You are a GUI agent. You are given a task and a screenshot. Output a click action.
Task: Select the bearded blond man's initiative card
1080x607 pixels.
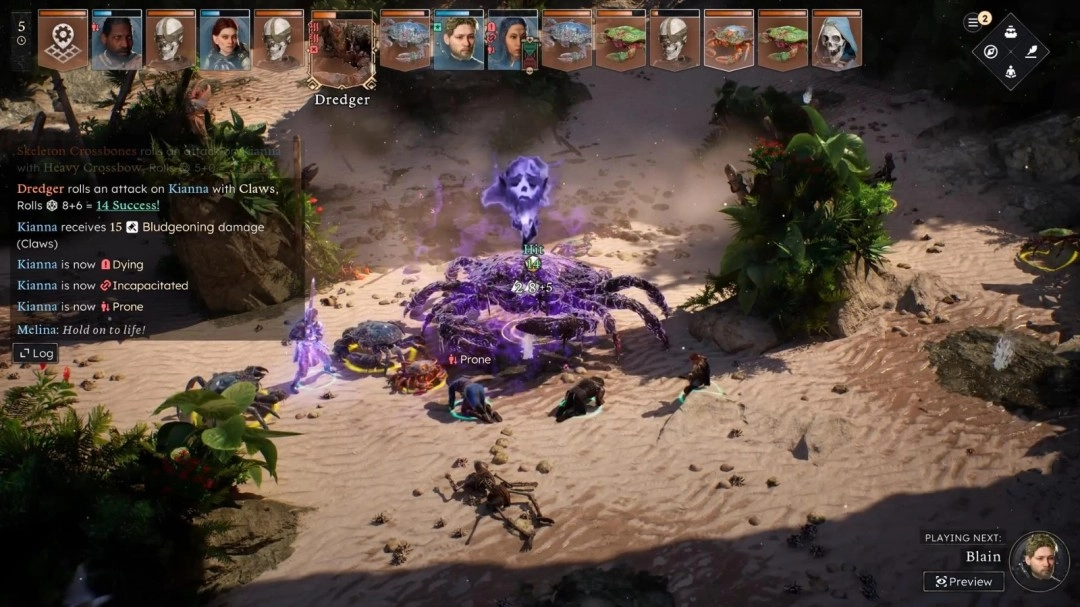coord(458,41)
